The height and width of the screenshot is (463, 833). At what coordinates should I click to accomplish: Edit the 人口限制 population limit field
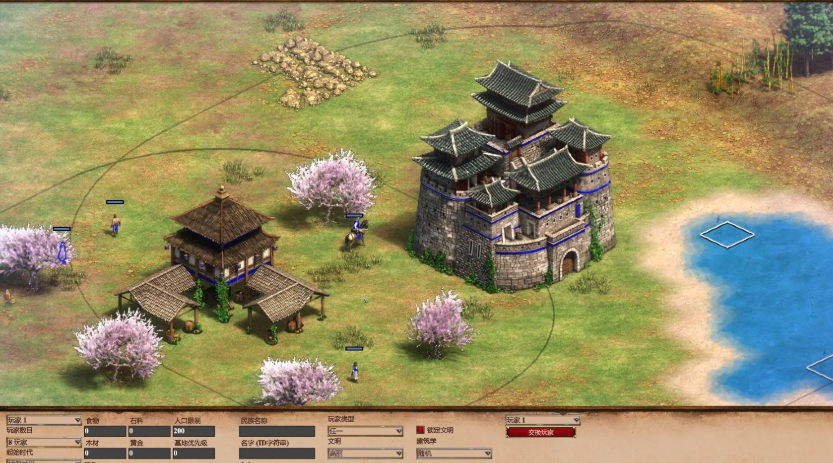(x=193, y=431)
